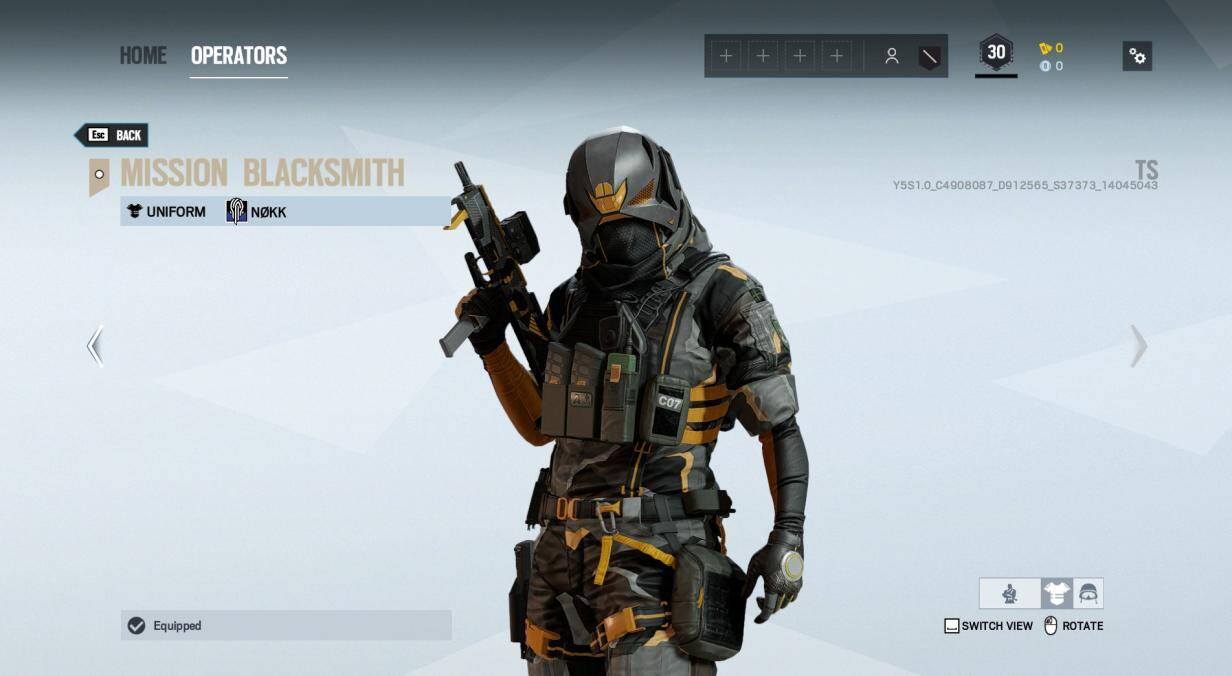Click the Back button

coord(113,135)
